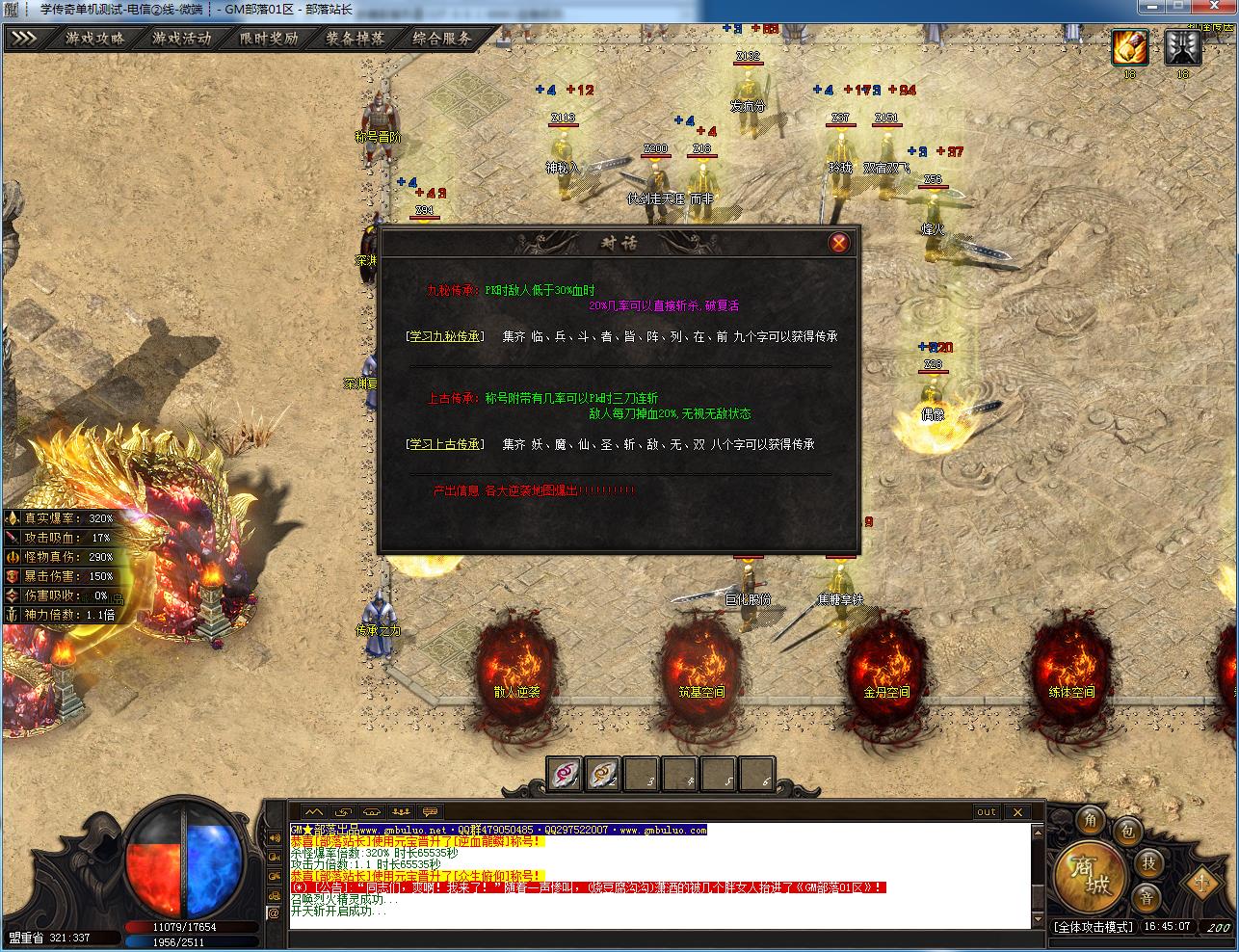The width and height of the screenshot is (1239, 952).
Task: Close the chat window with X
Action: click(1017, 812)
